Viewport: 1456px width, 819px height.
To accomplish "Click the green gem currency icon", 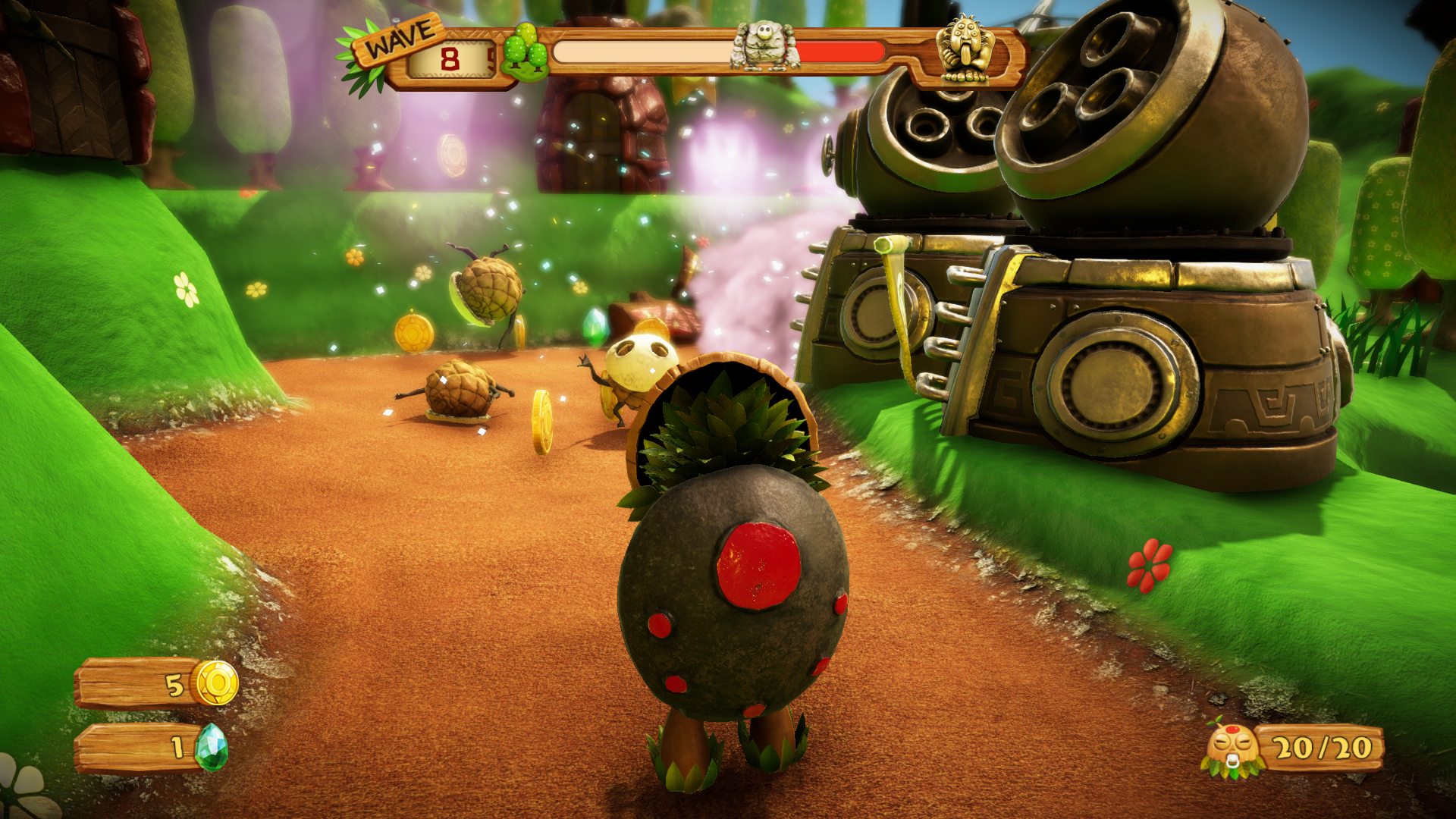I will click(211, 746).
